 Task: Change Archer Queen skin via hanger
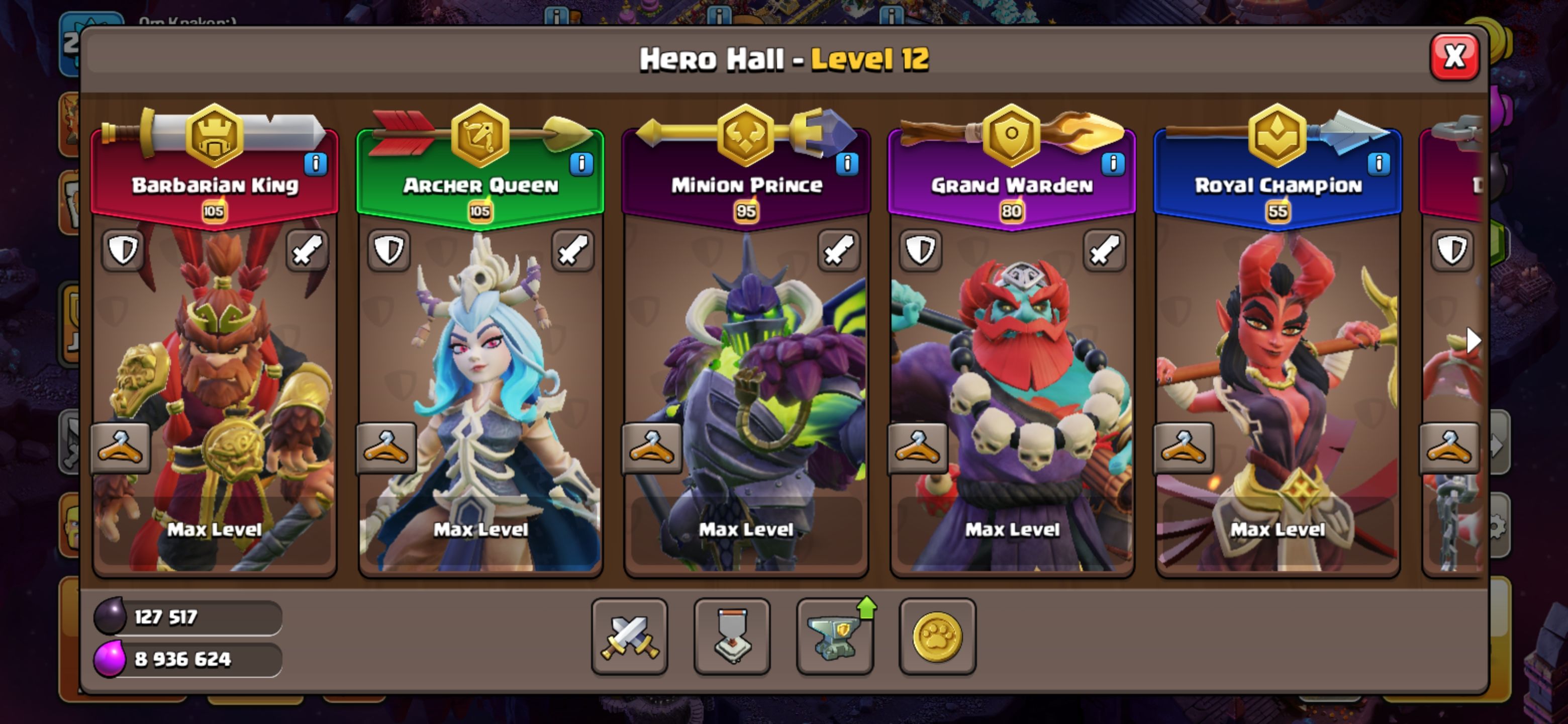tap(386, 447)
